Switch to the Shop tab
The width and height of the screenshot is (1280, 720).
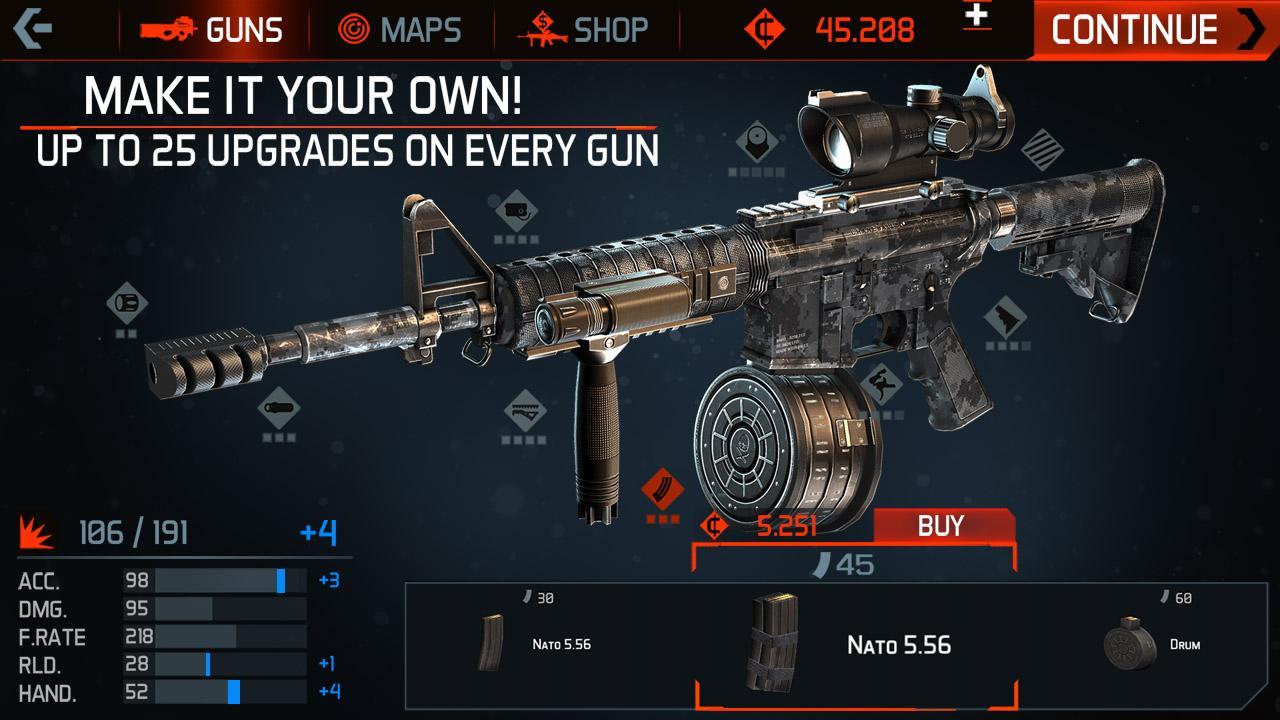(x=584, y=29)
